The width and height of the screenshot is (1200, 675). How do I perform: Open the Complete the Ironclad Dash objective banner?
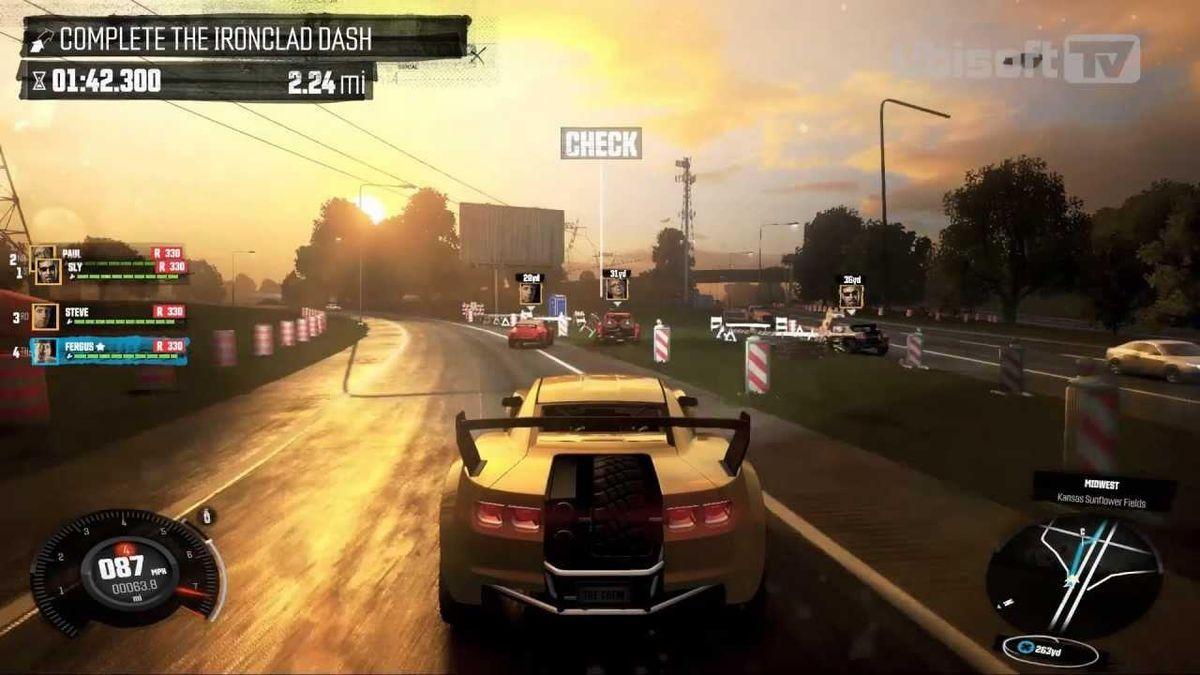(x=215, y=39)
